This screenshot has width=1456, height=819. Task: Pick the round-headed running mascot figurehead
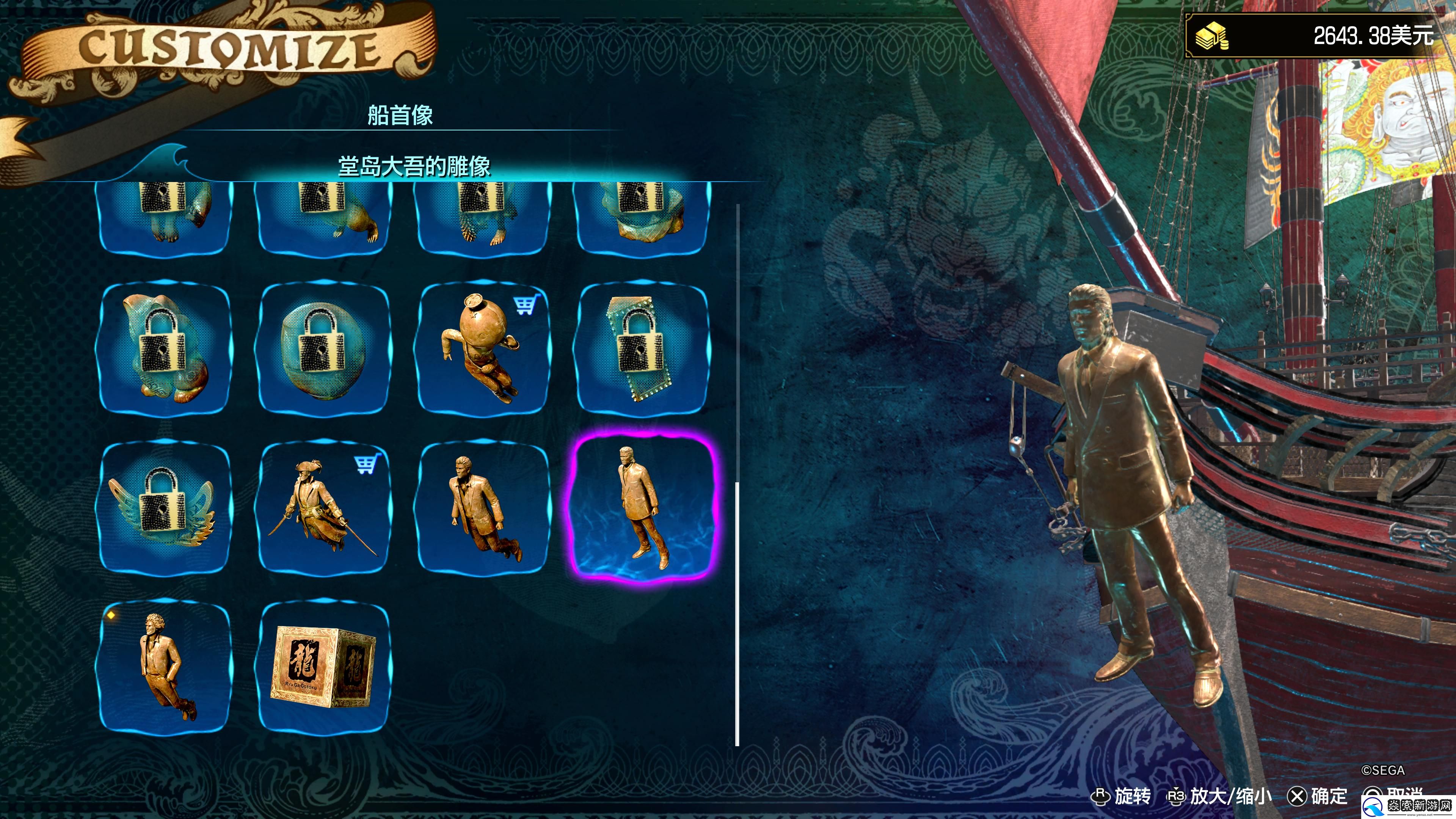click(483, 349)
